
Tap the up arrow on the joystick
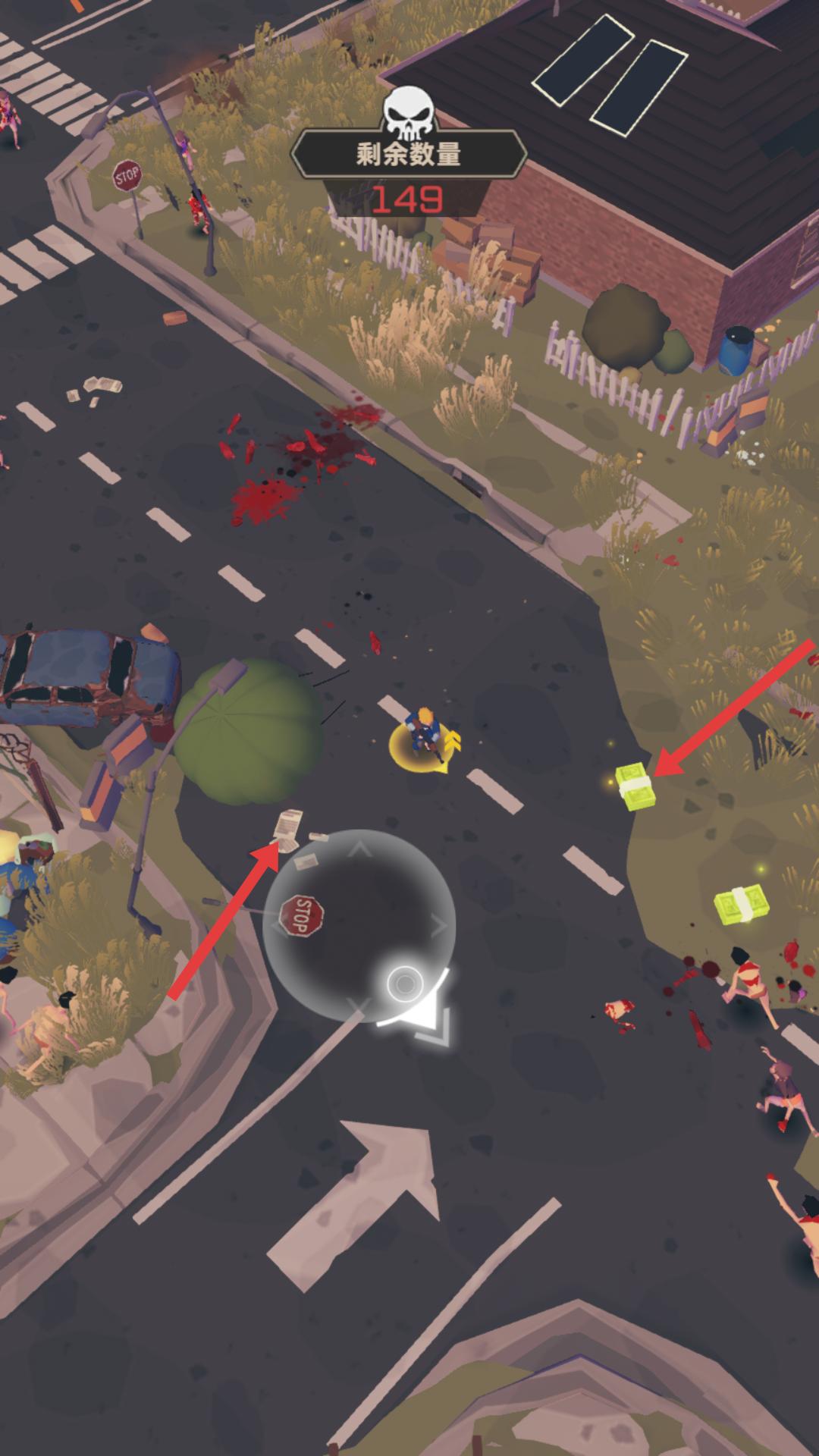click(360, 849)
